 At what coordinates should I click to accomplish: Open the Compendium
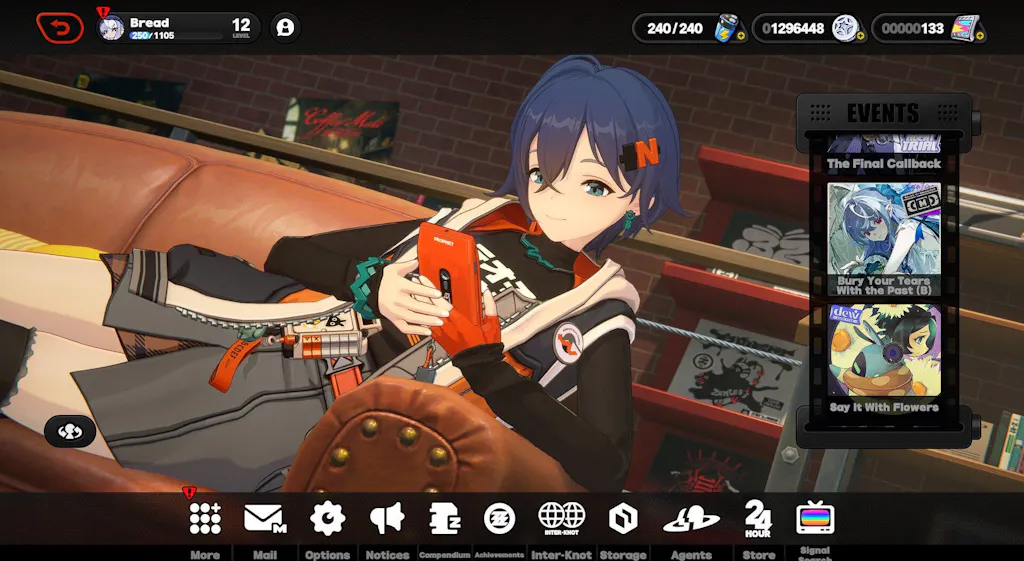tap(444, 518)
